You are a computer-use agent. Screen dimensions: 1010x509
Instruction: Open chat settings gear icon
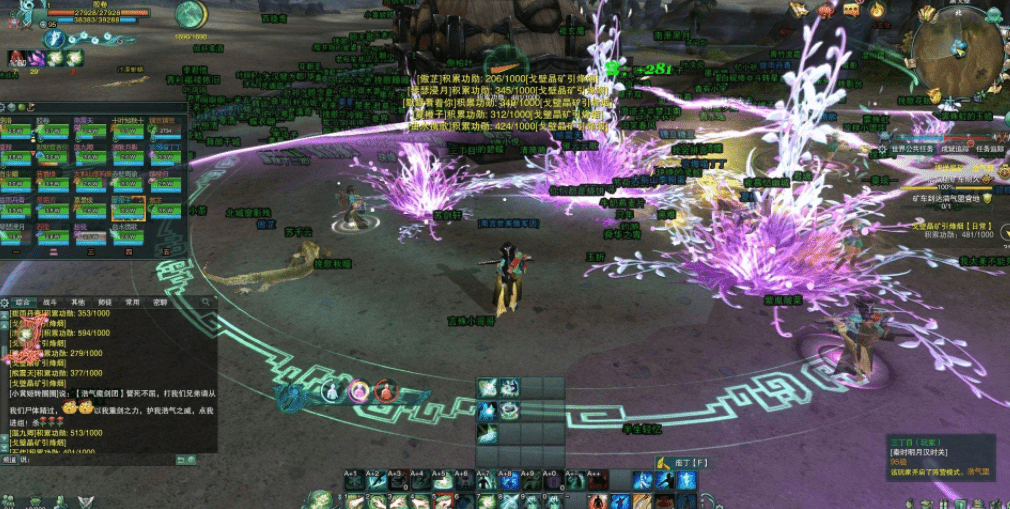click(x=5, y=301)
